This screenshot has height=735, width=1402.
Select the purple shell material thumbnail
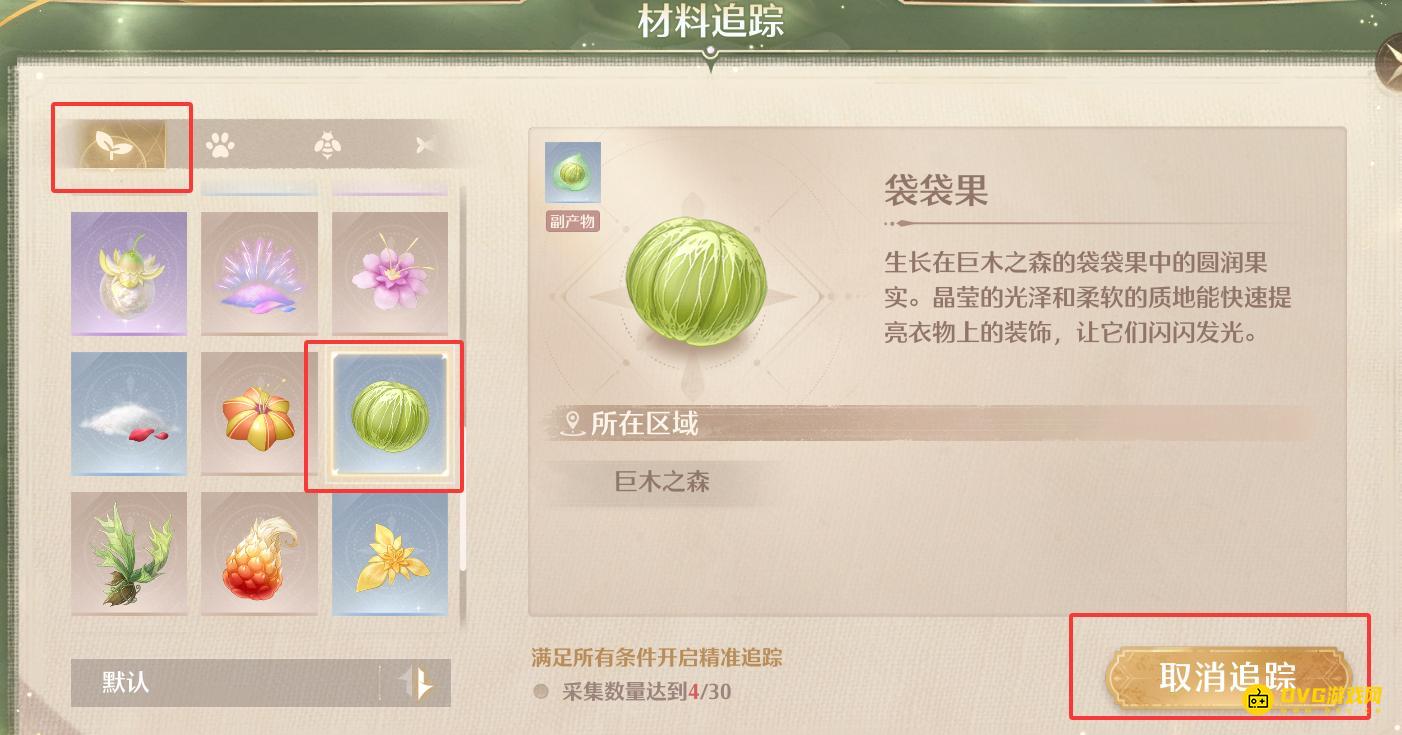coord(259,272)
